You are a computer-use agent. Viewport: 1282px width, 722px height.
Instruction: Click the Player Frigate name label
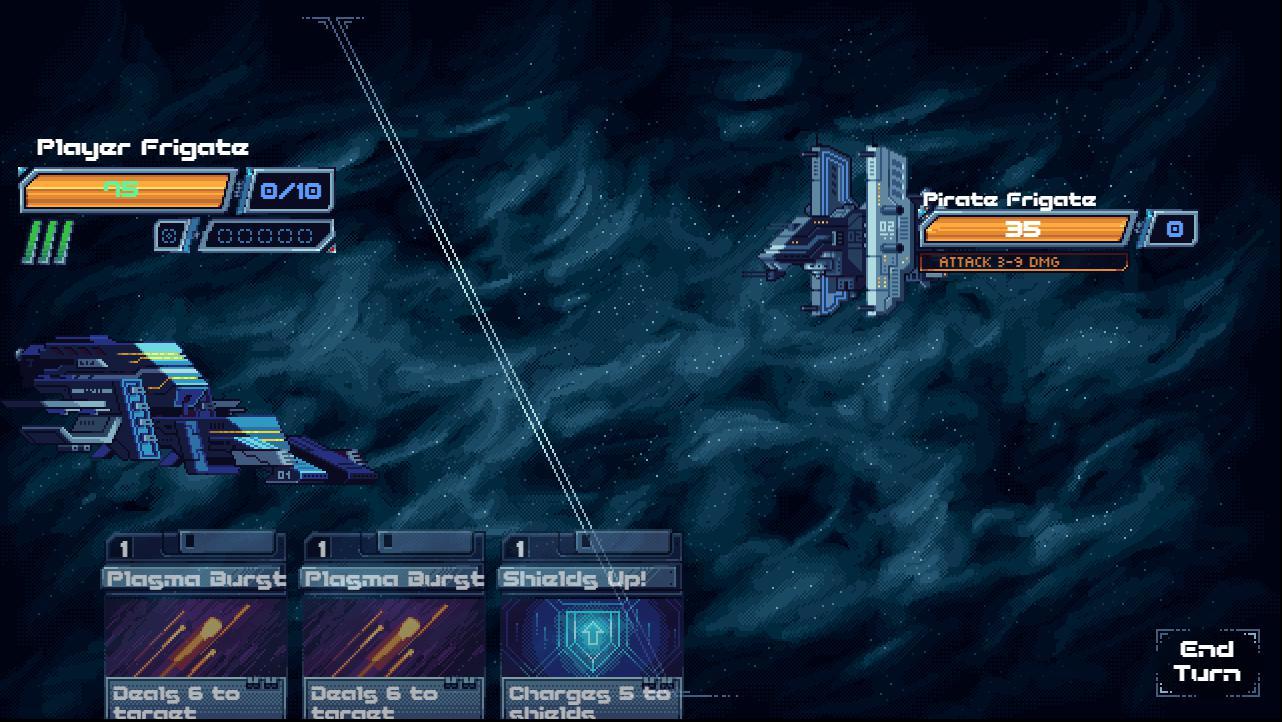pos(142,147)
